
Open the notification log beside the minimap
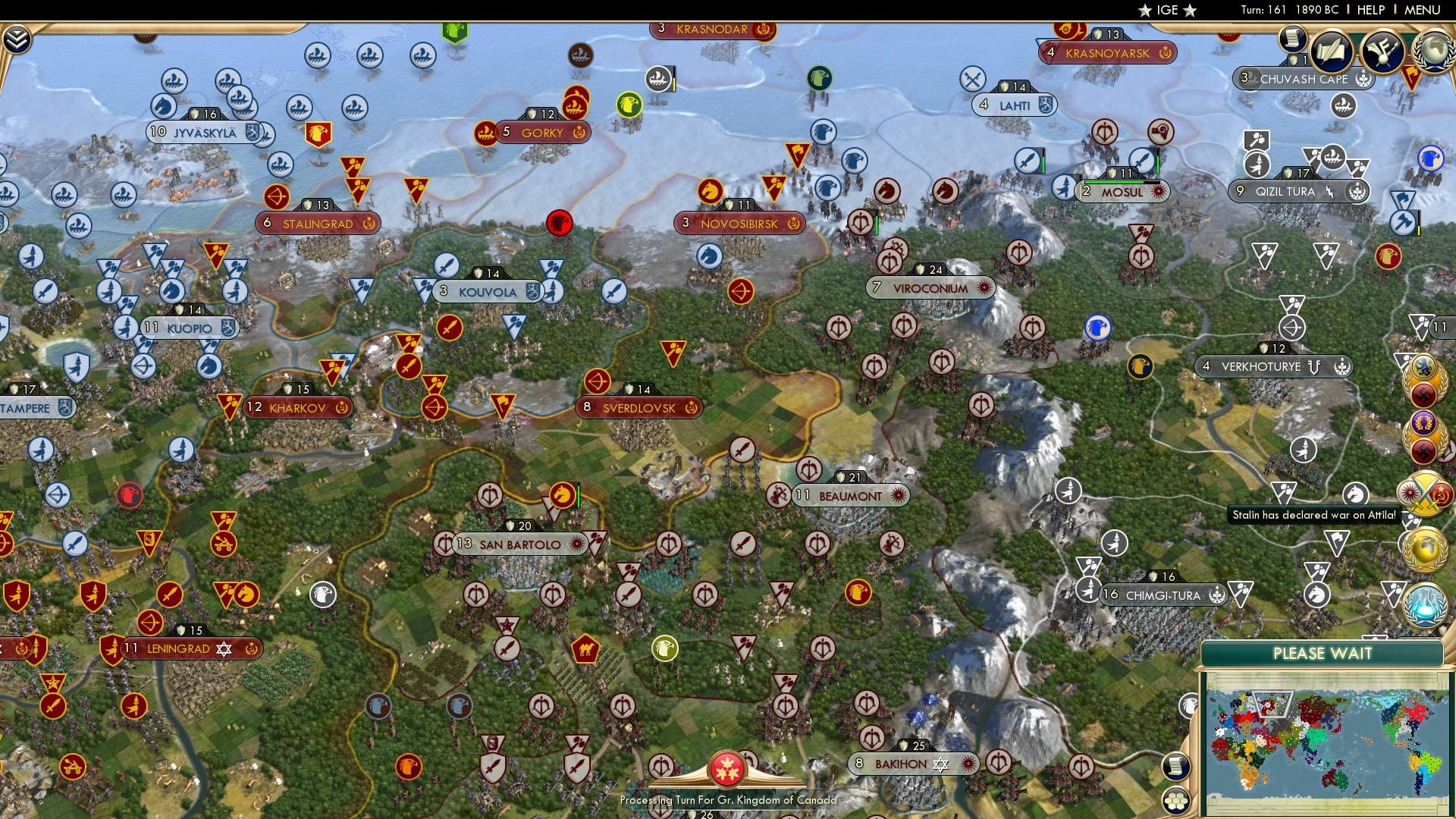coord(1175,766)
